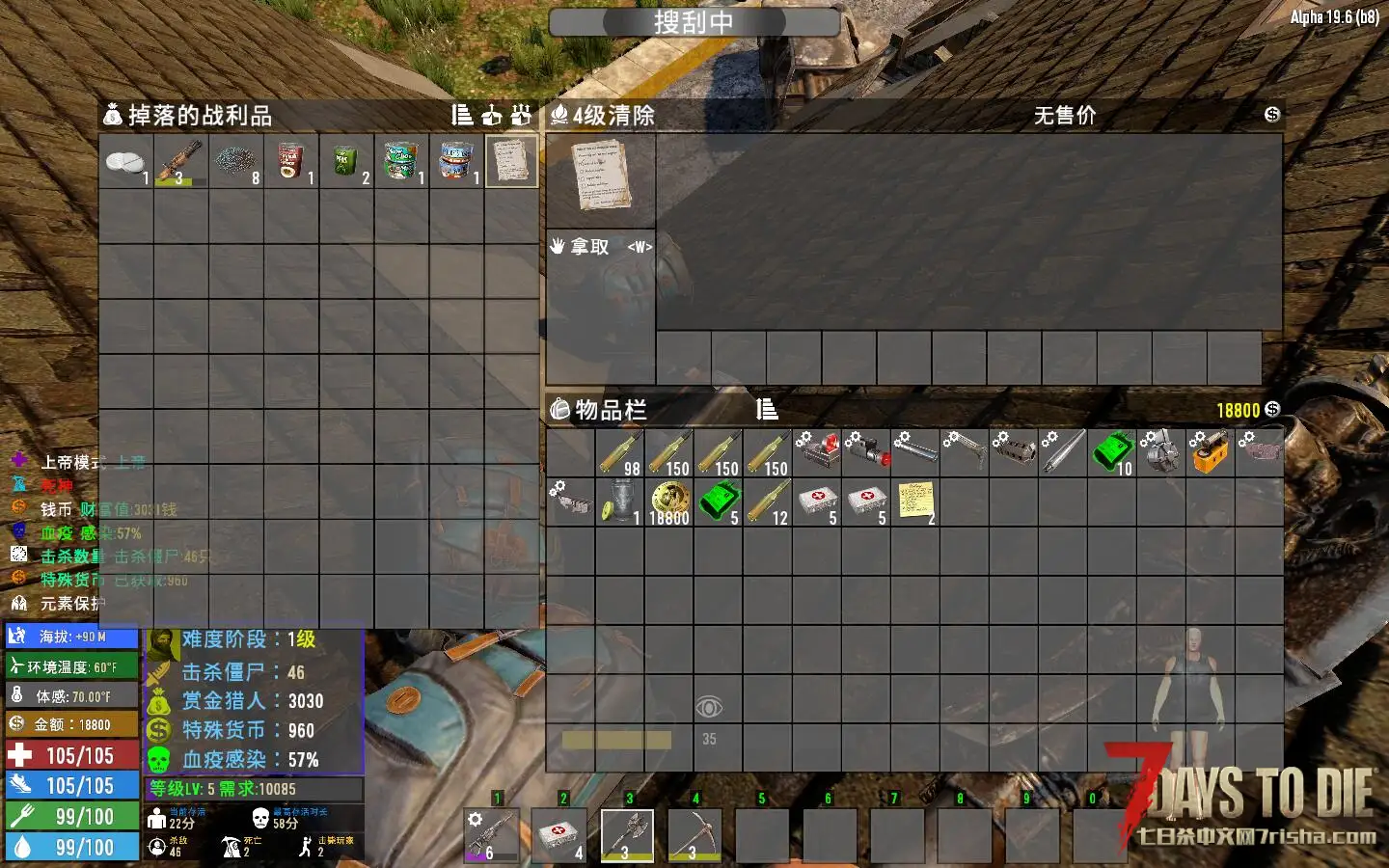Sort the loot container items

pos(462,116)
